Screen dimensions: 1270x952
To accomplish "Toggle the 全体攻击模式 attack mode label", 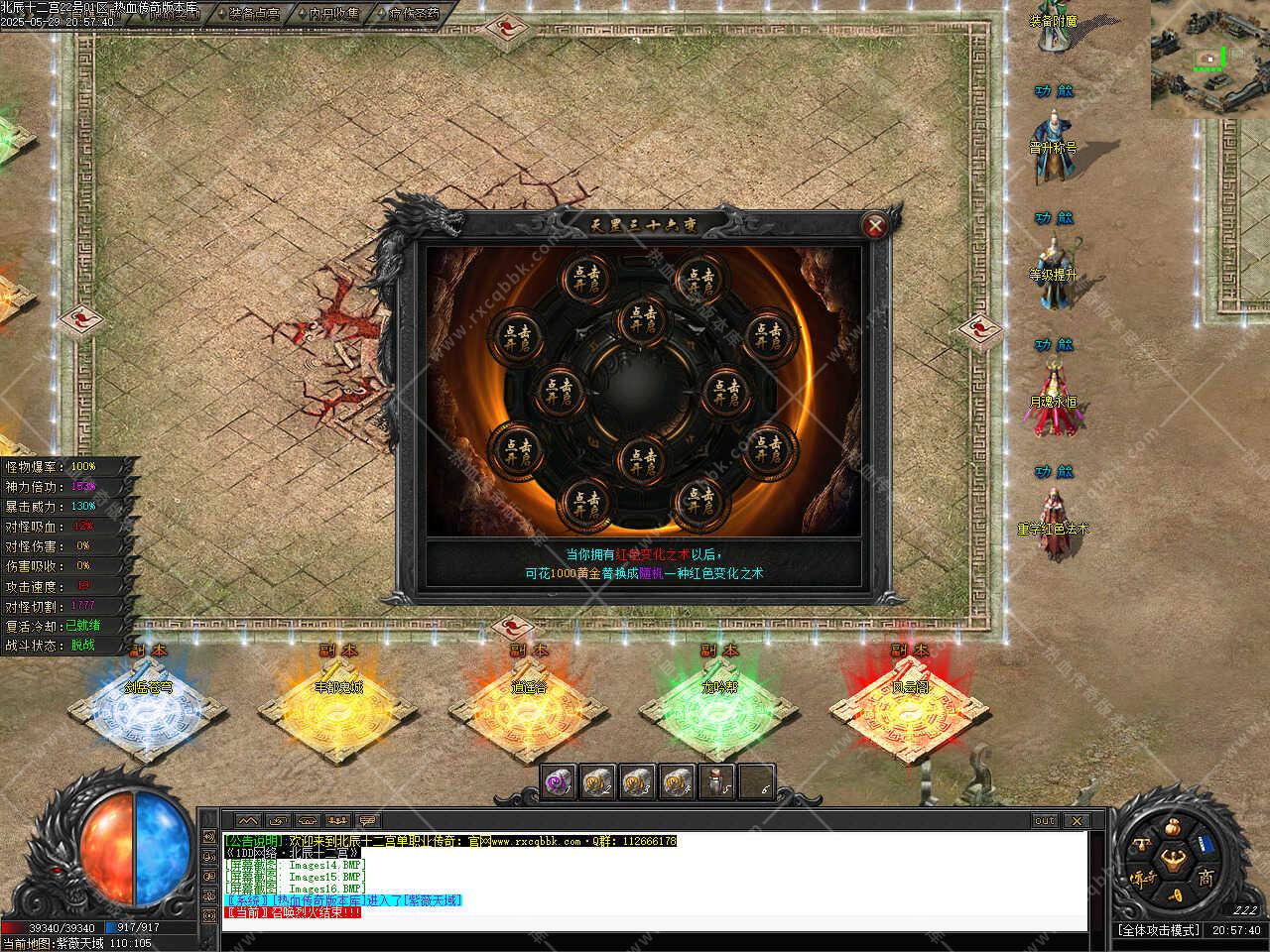I will [1159, 930].
